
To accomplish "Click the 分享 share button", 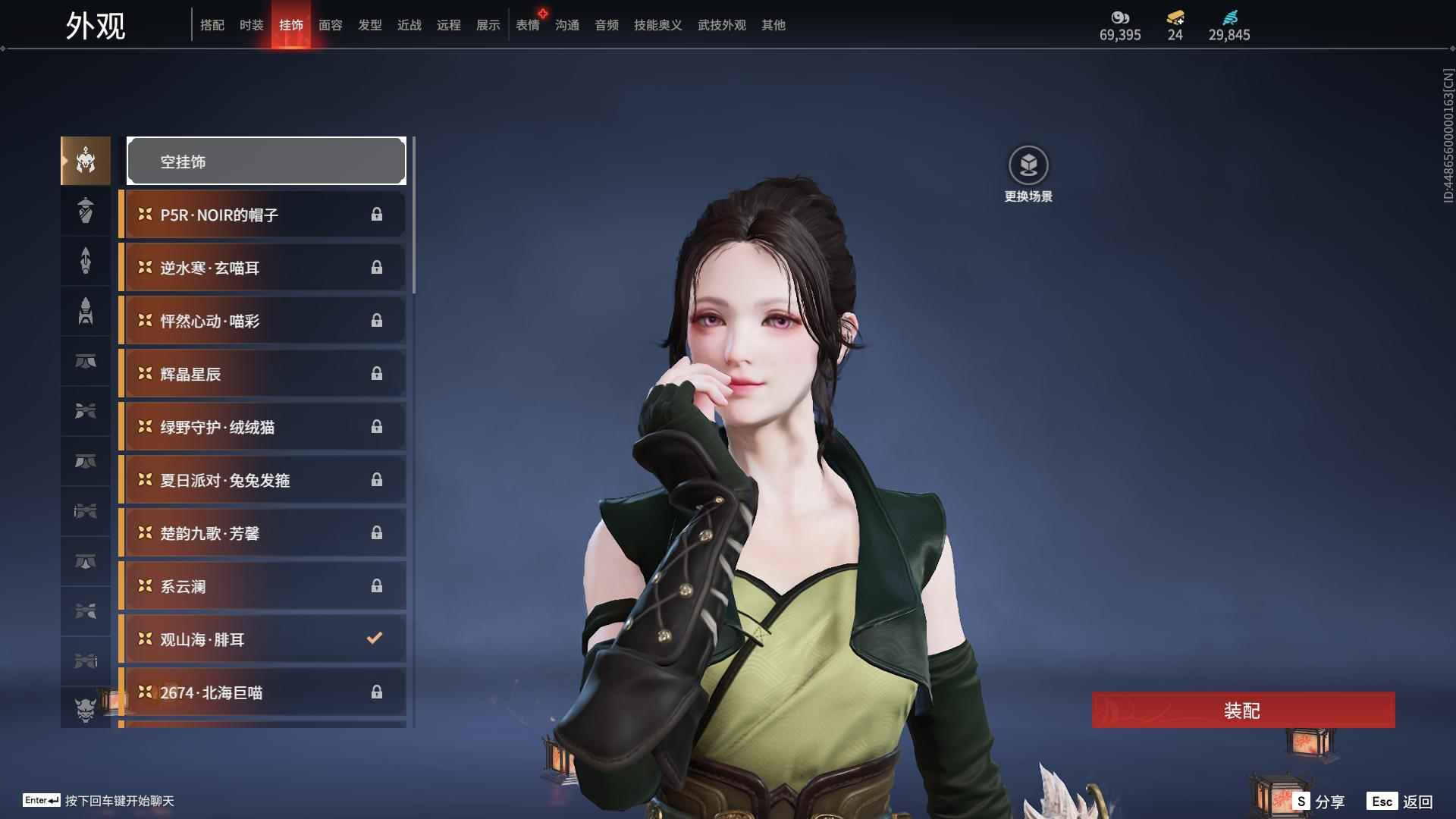I will [1320, 802].
